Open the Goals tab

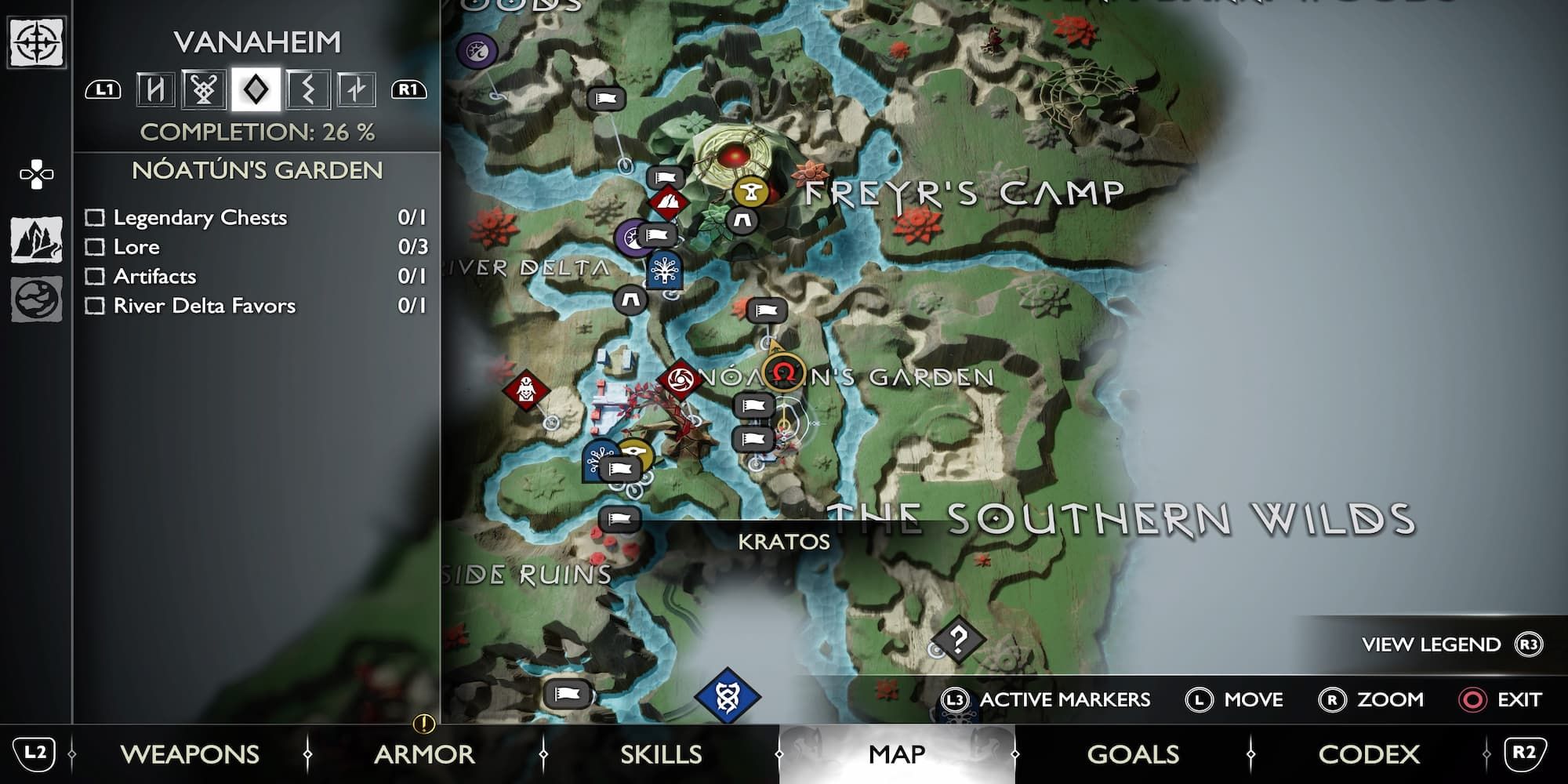coord(1133,754)
